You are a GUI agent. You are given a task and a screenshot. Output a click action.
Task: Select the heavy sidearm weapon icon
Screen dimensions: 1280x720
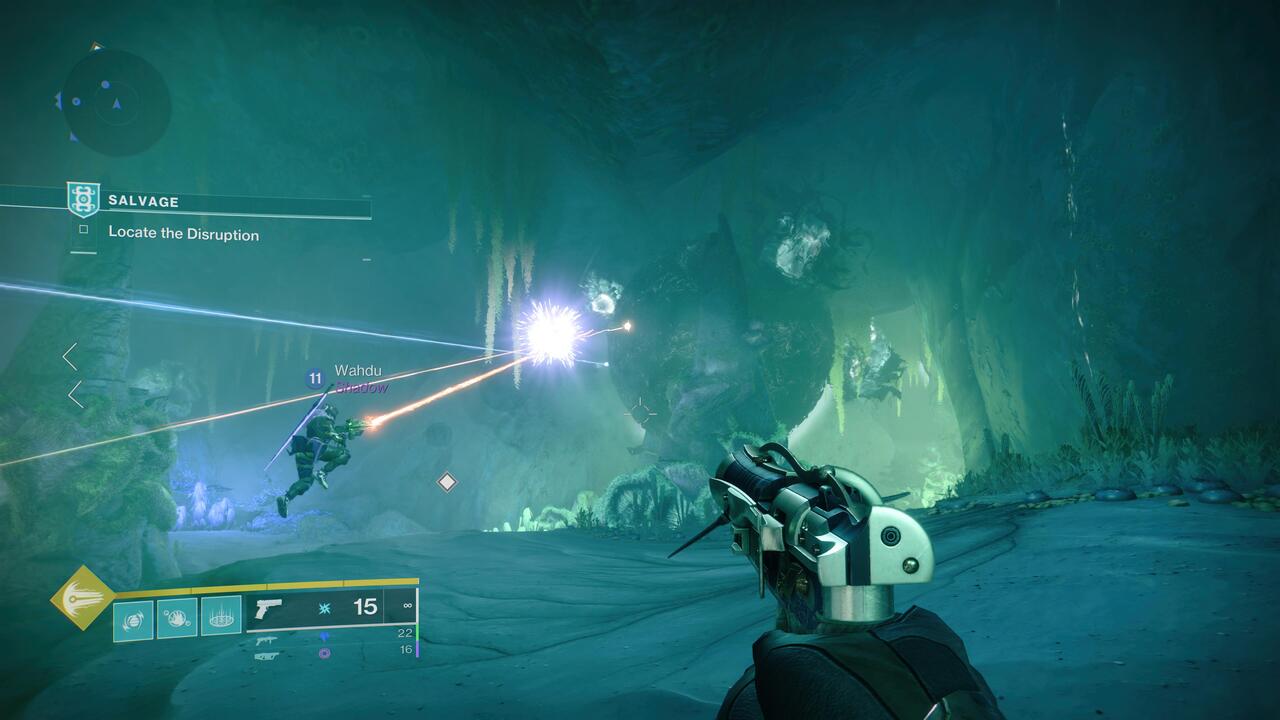[267, 656]
